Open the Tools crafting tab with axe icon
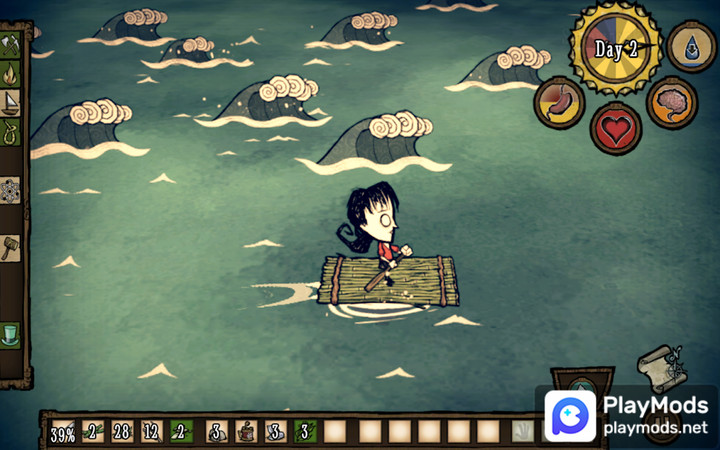This screenshot has height=450, width=720. (12, 44)
